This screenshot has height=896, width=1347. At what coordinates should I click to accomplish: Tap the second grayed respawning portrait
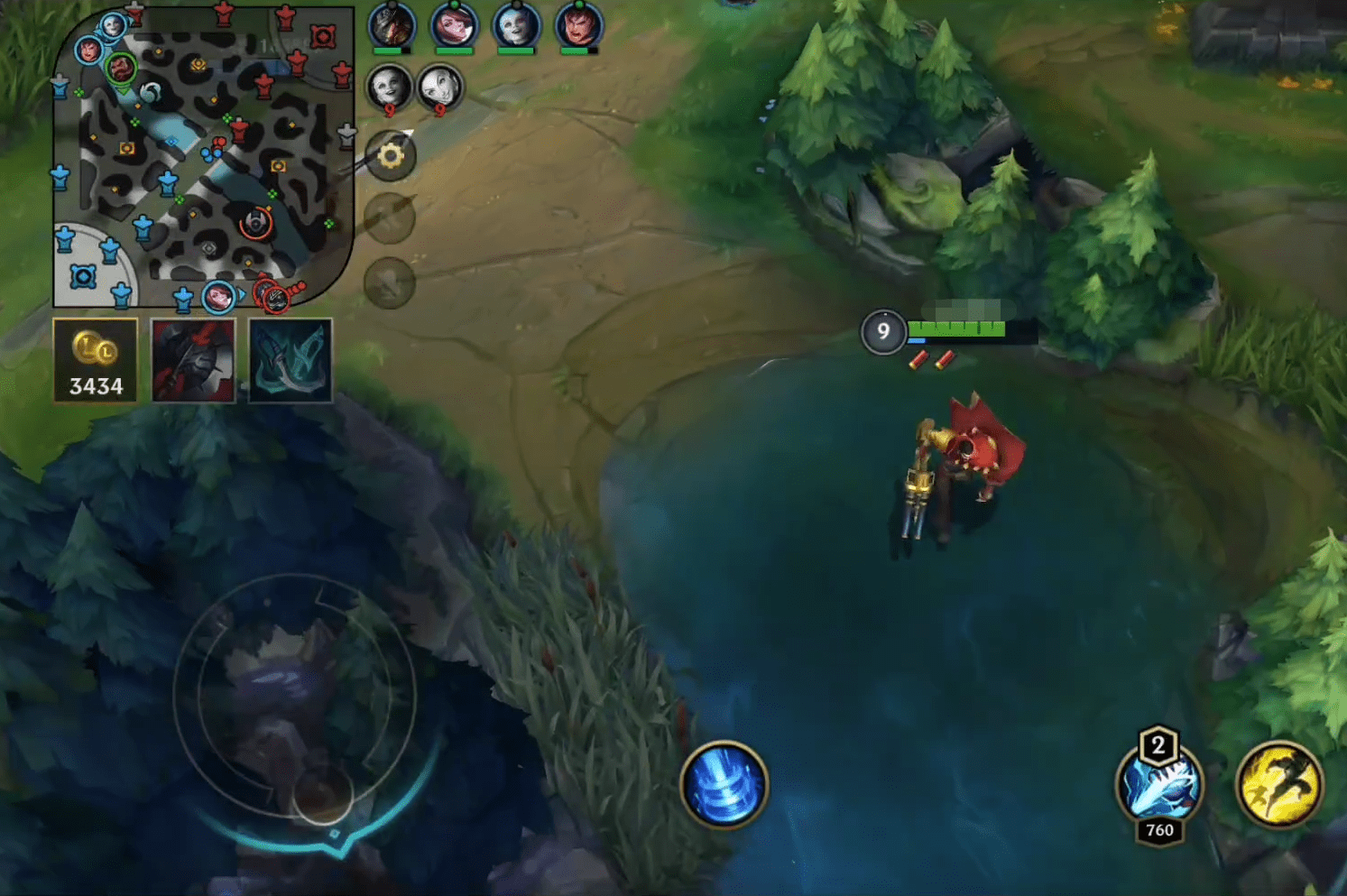439,88
